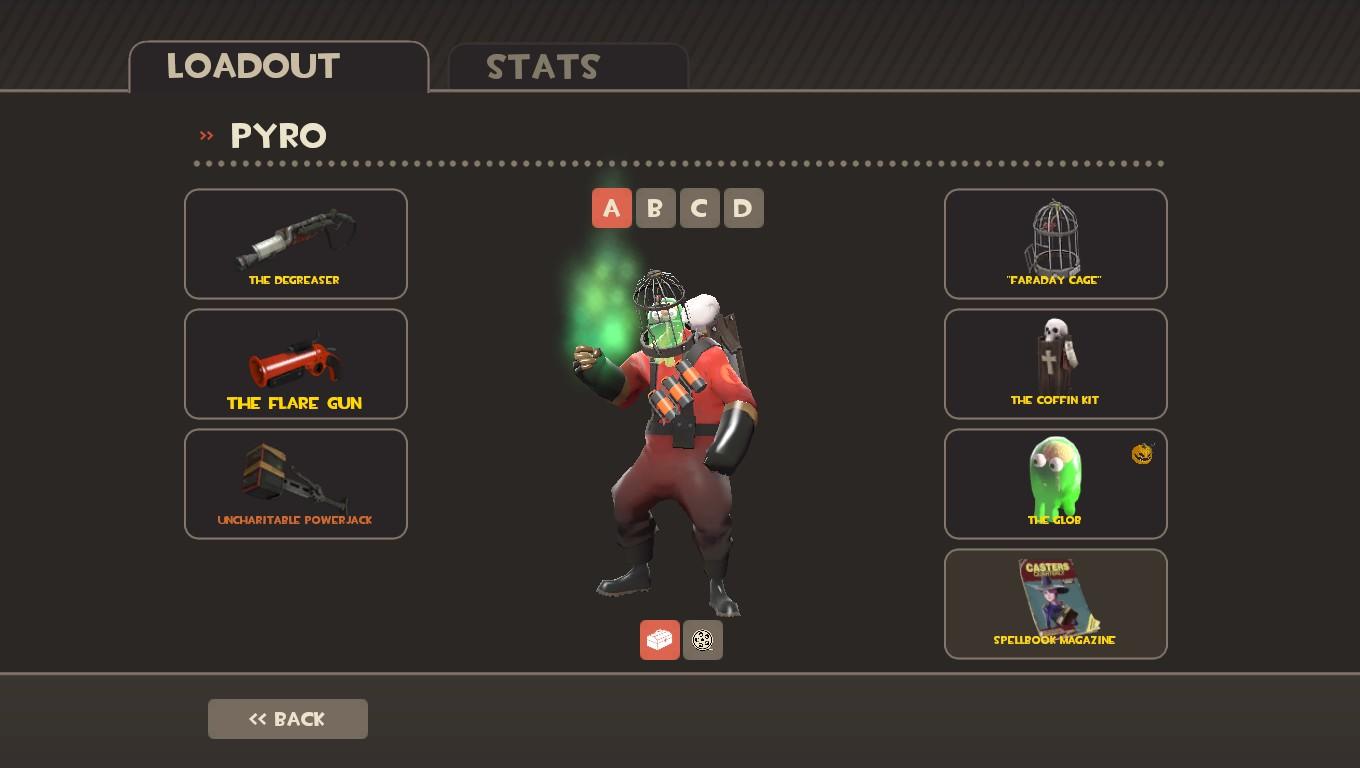Open the Uncharitable Powerjack melee slot
This screenshot has width=1360, height=768.
pyautogui.click(x=296, y=484)
